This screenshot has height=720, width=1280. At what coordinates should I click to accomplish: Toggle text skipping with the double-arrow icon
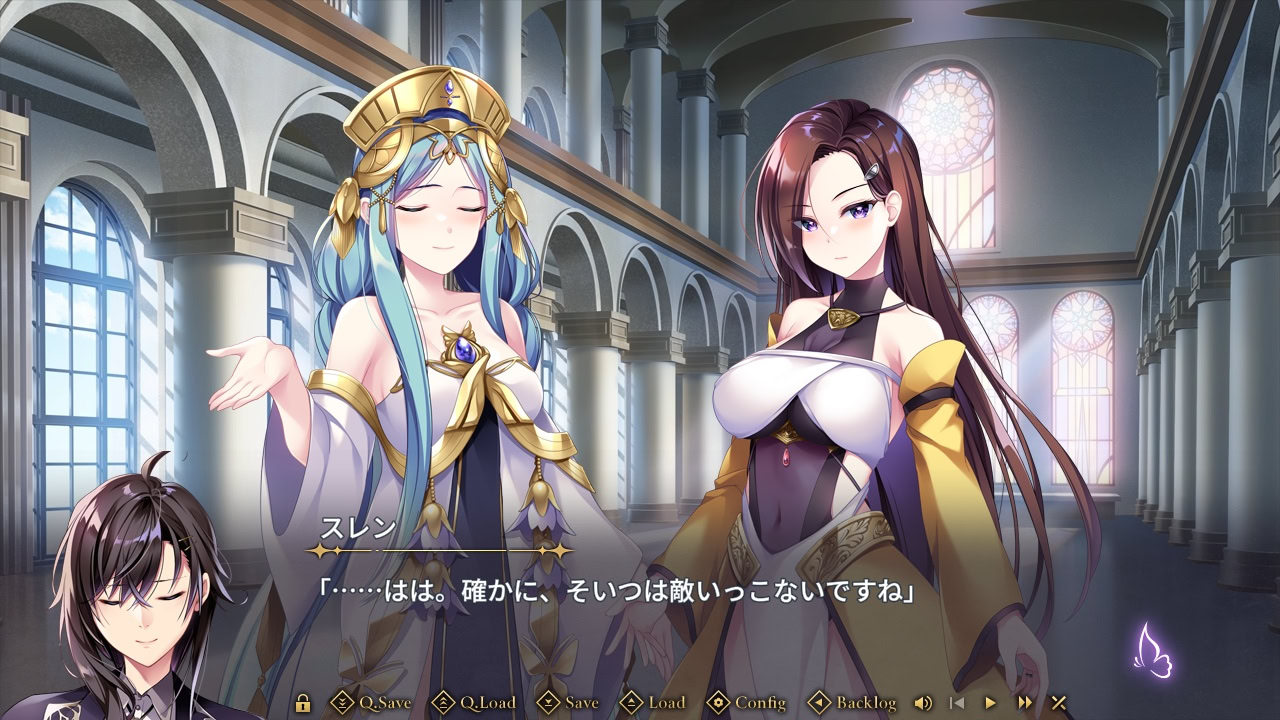1023,703
